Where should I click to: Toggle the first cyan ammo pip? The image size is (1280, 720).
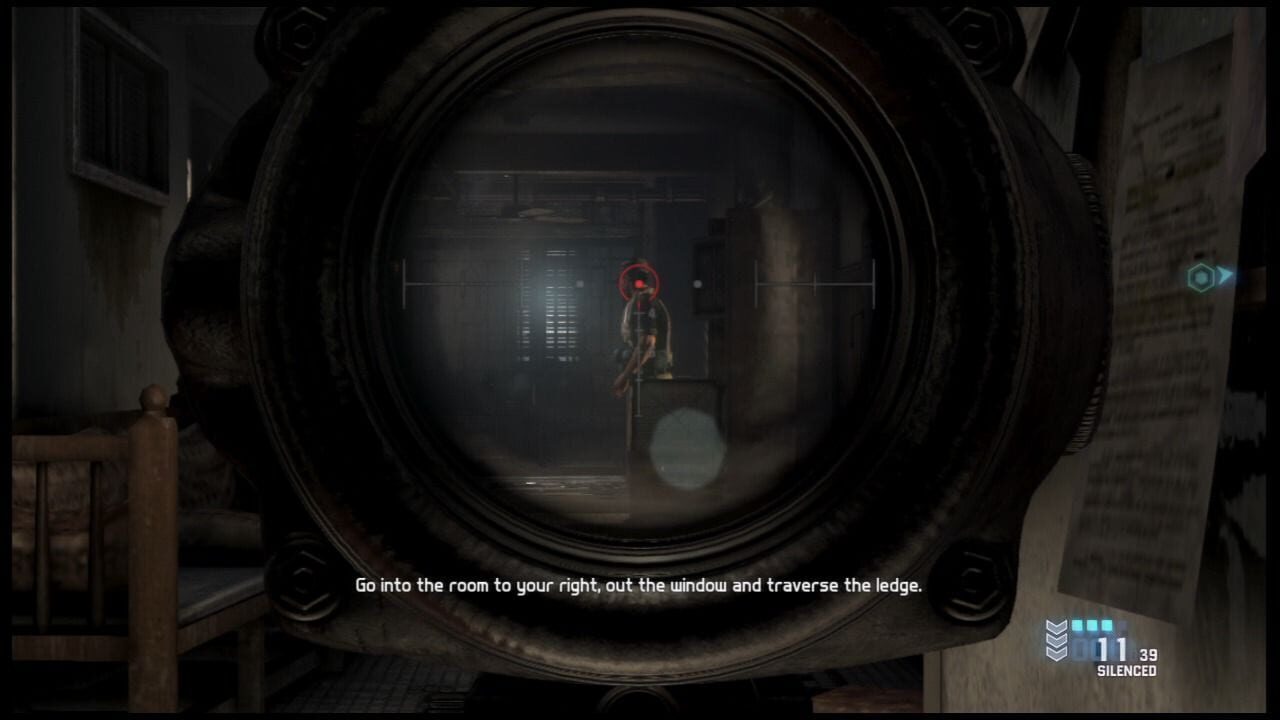(1076, 625)
